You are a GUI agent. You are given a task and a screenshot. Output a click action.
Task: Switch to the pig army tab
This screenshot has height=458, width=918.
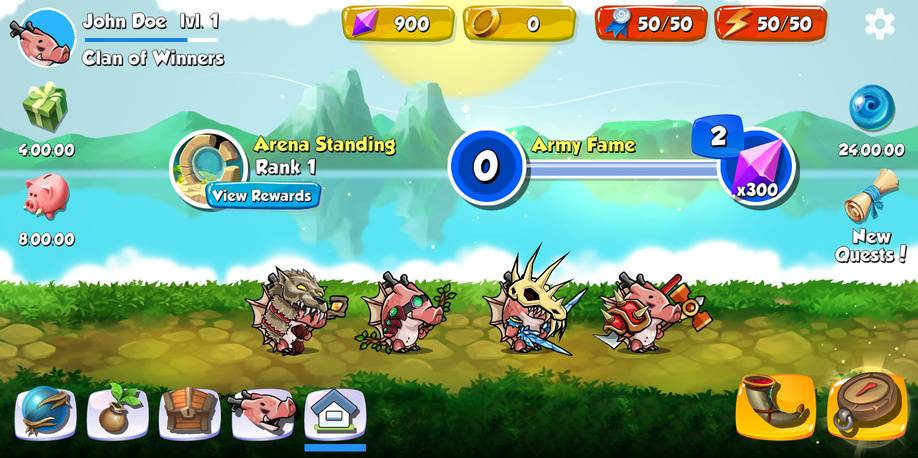263,412
